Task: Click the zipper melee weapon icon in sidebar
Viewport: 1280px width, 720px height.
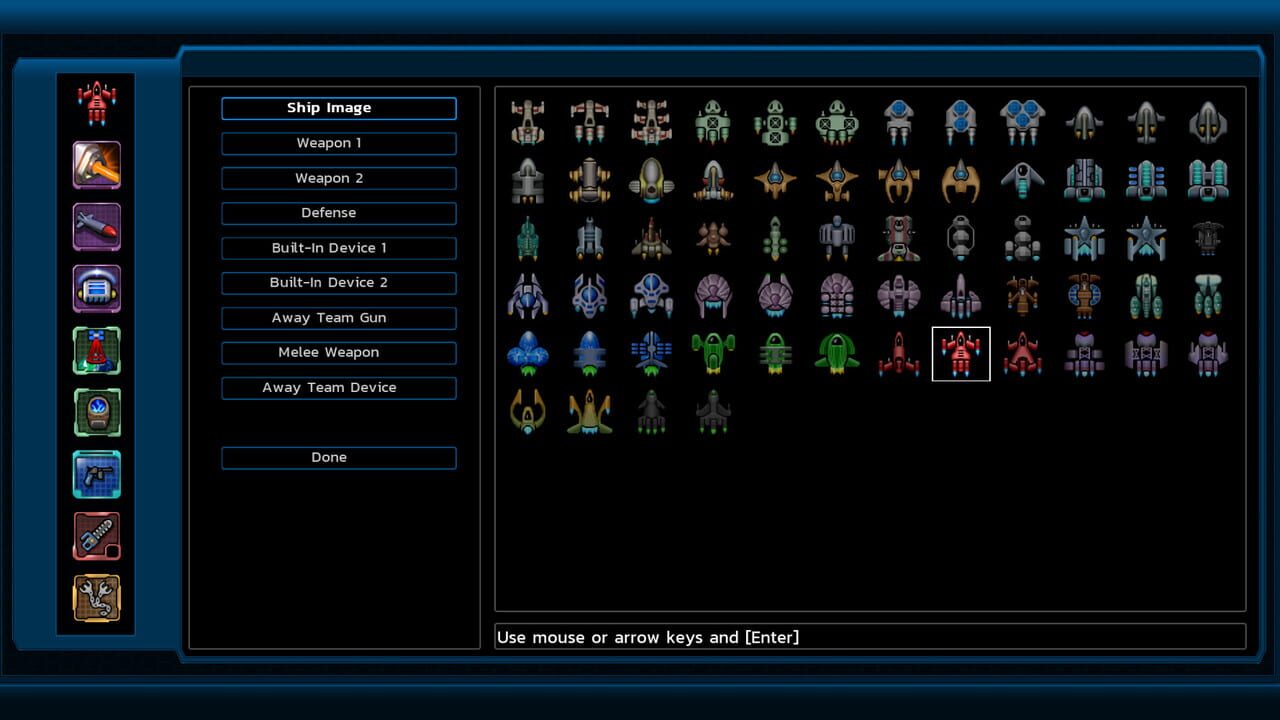Action: coord(96,536)
